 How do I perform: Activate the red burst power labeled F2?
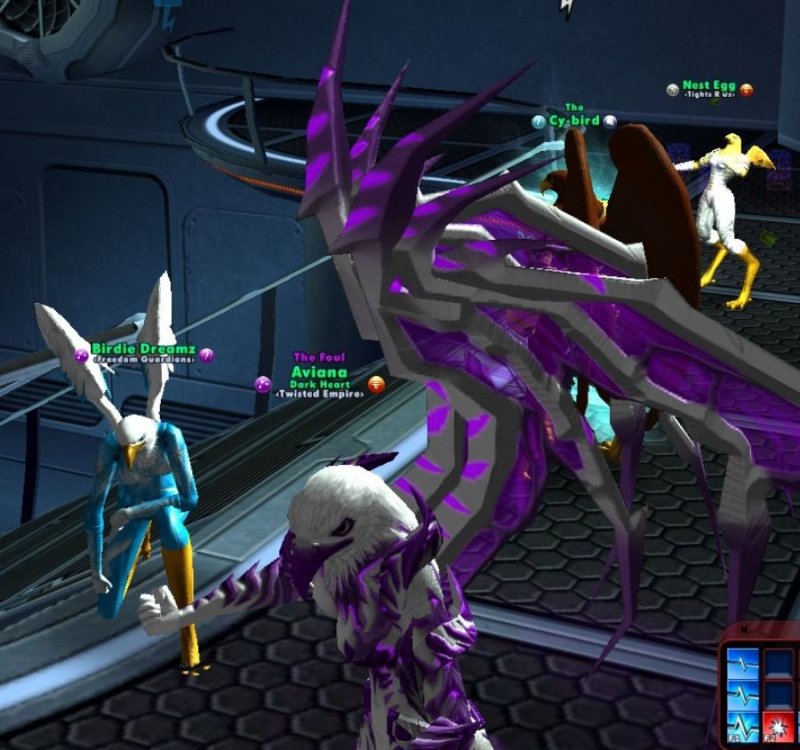(x=779, y=726)
